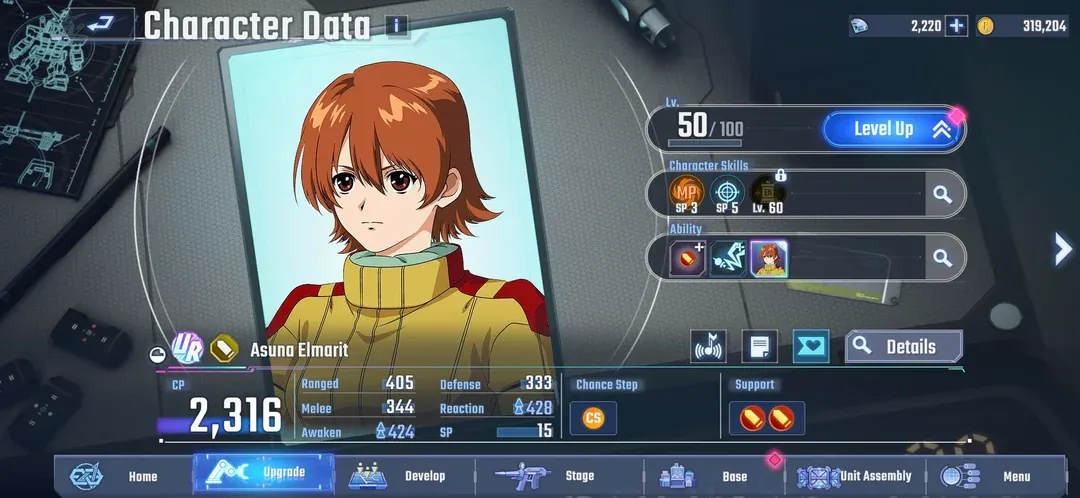Open the Stage menu

(x=555, y=476)
